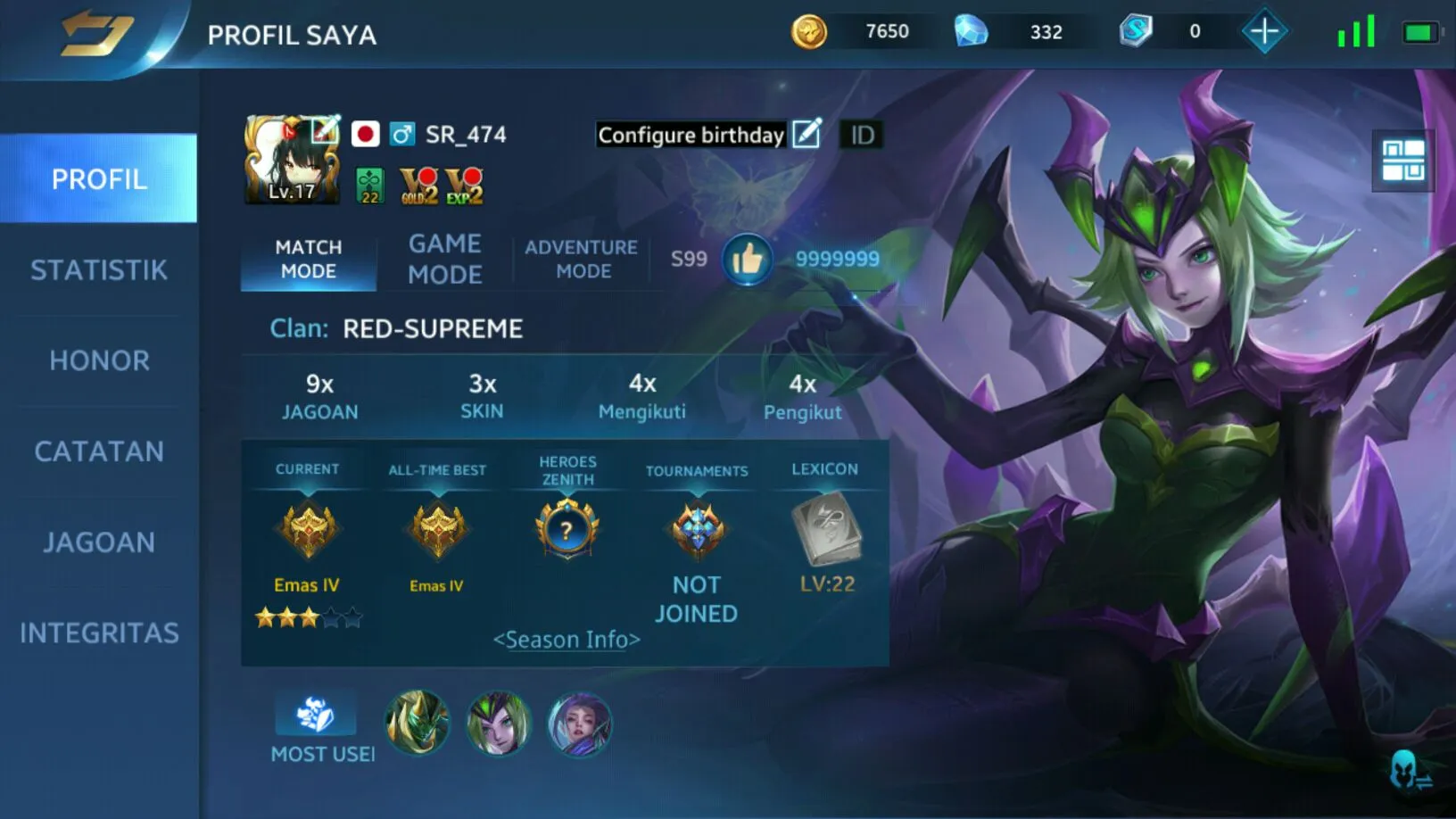Click the Tournaments emblem icon
The height and width of the screenshot is (819, 1456).
click(697, 530)
